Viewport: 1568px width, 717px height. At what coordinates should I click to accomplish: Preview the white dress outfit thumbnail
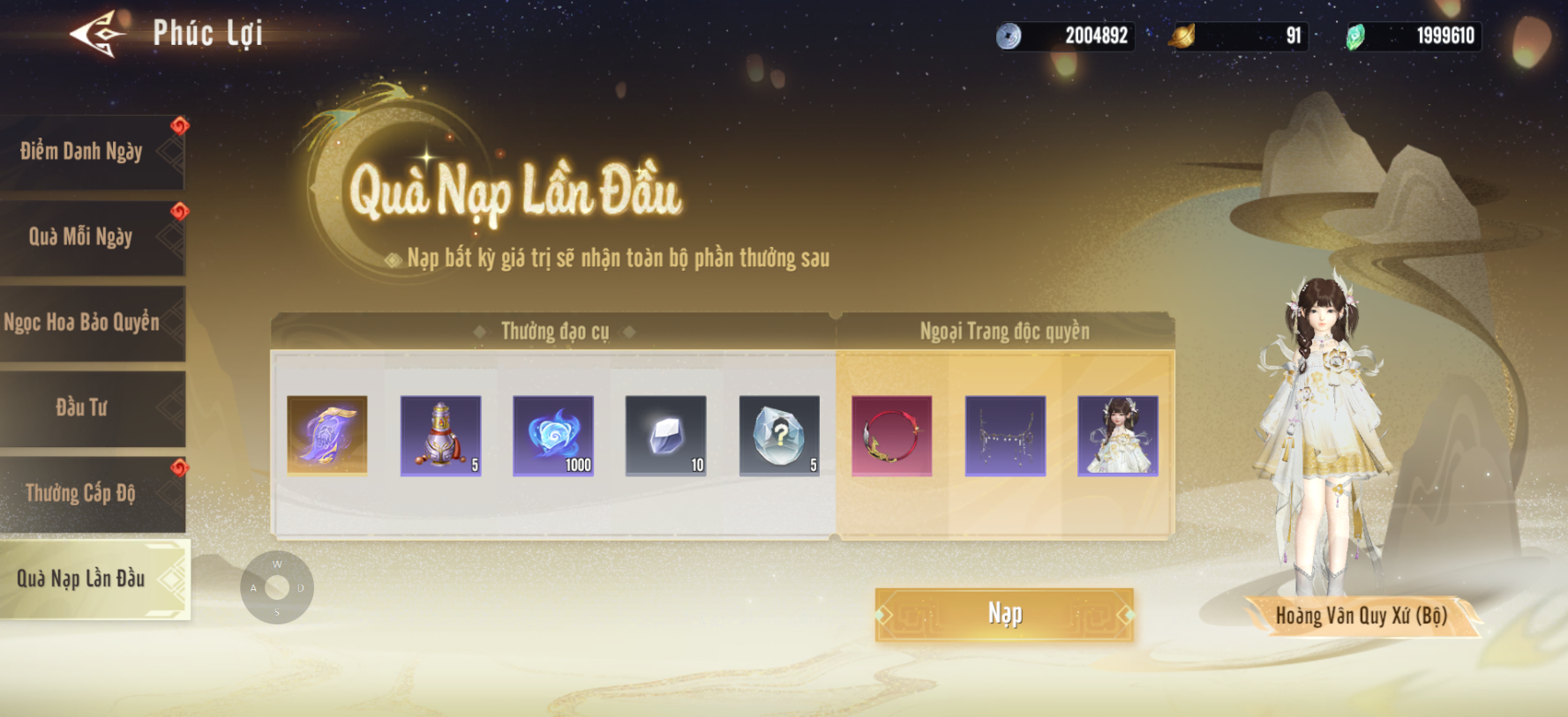1118,436
